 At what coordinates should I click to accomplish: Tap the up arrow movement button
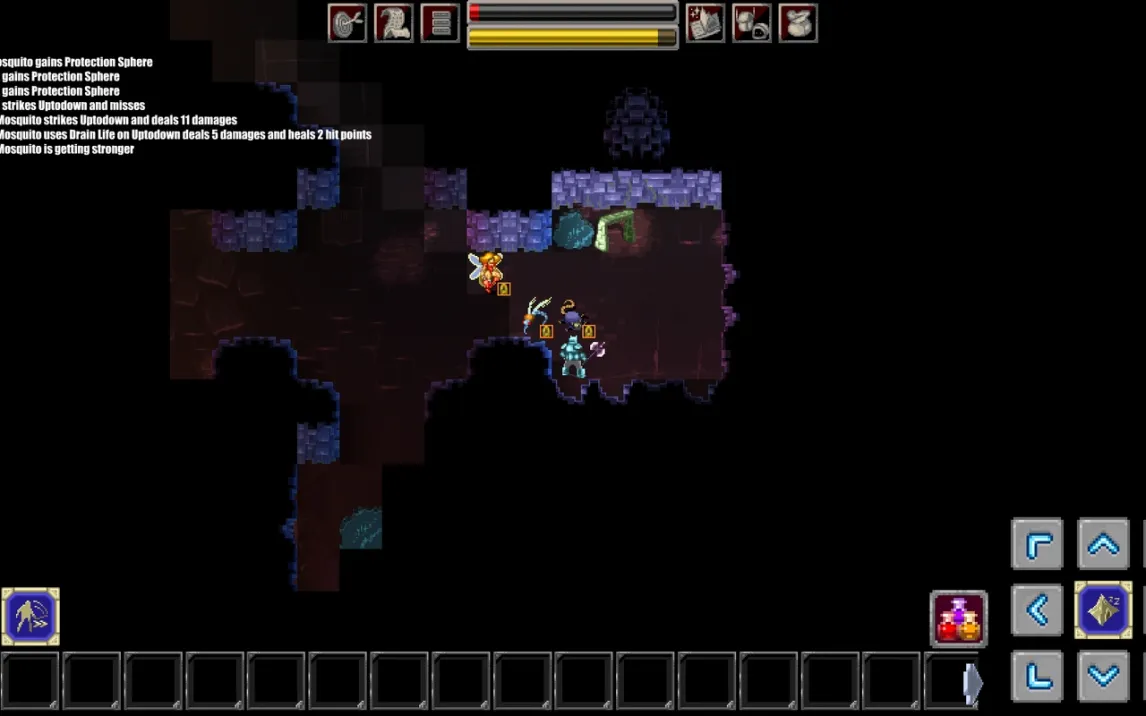click(1102, 544)
